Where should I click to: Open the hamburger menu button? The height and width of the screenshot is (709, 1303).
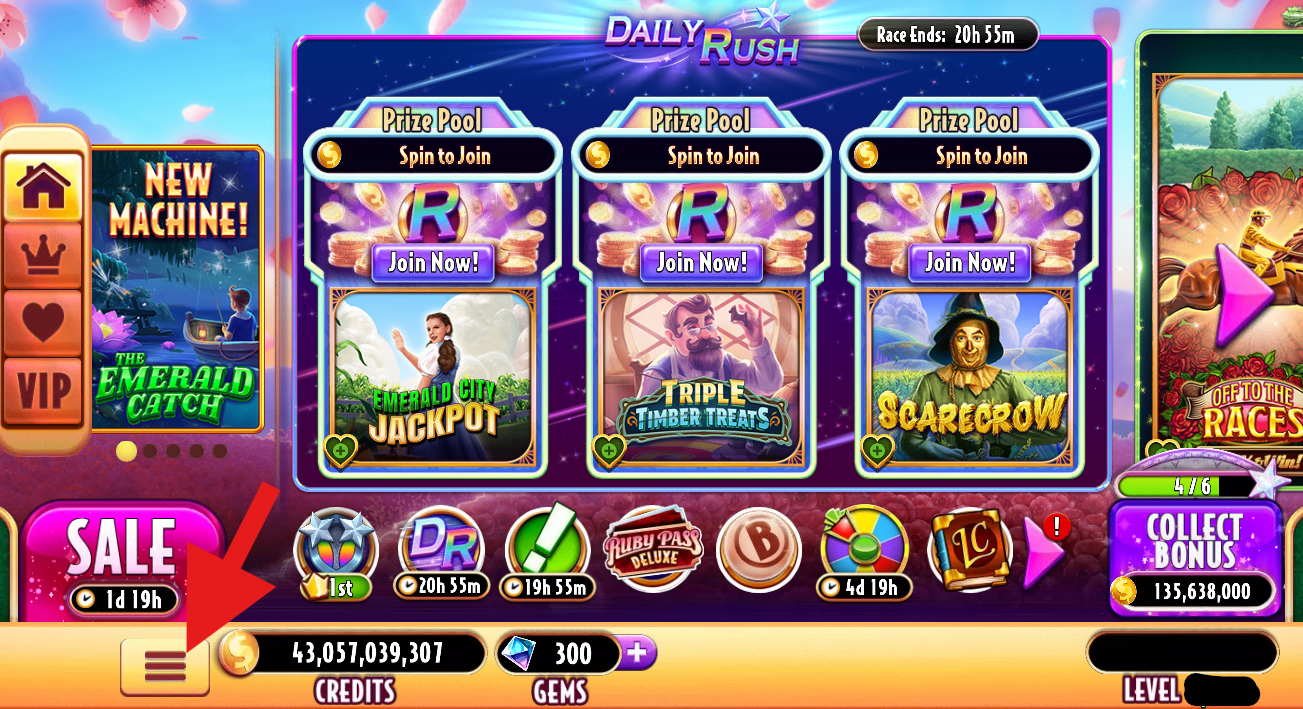pyautogui.click(x=164, y=665)
